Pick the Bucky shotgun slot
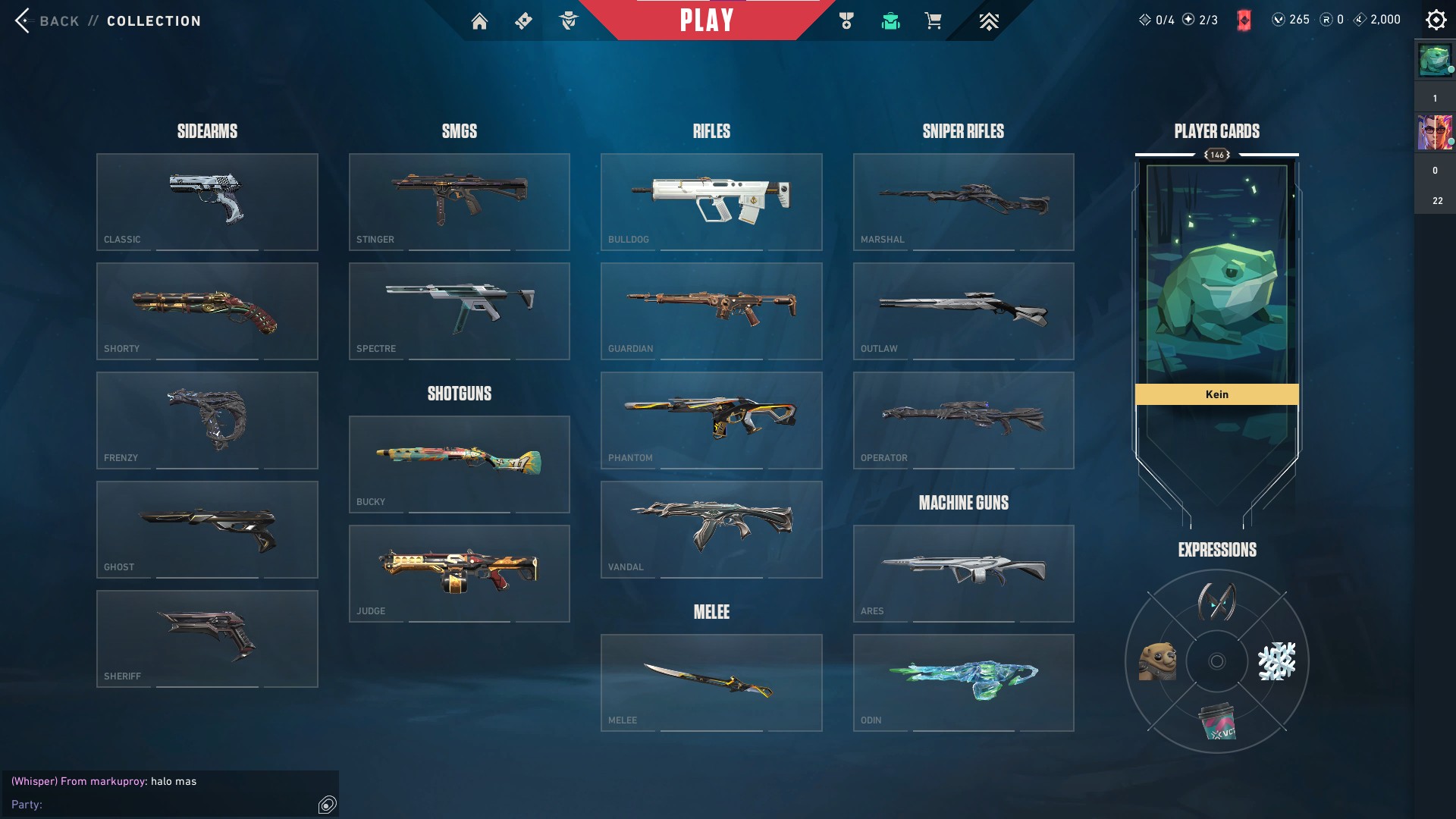The width and height of the screenshot is (1456, 819). coord(459,464)
